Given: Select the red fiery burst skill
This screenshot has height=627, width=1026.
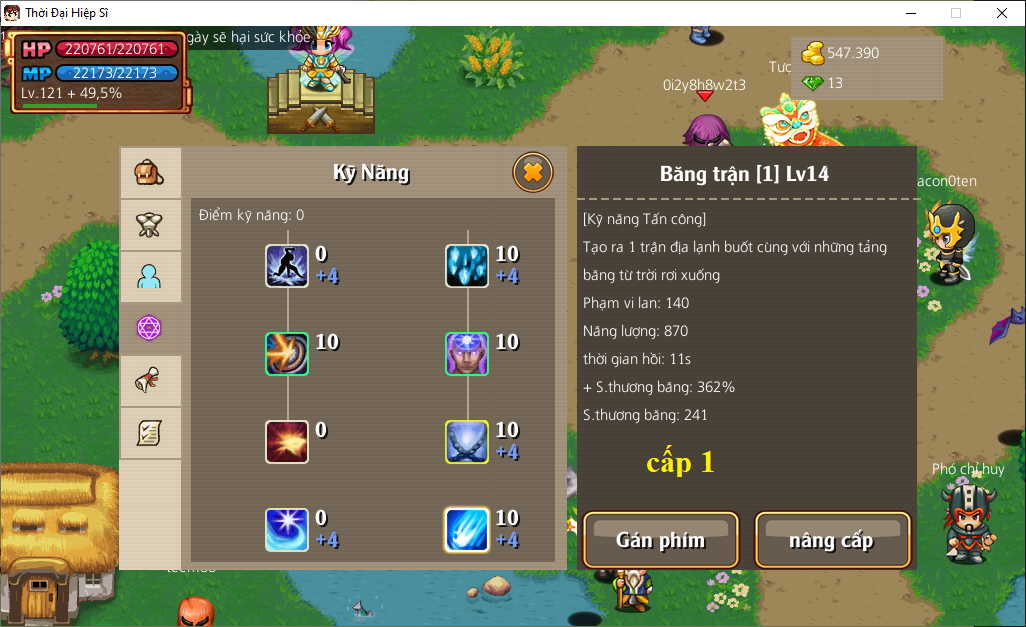Looking at the screenshot, I should click(287, 442).
